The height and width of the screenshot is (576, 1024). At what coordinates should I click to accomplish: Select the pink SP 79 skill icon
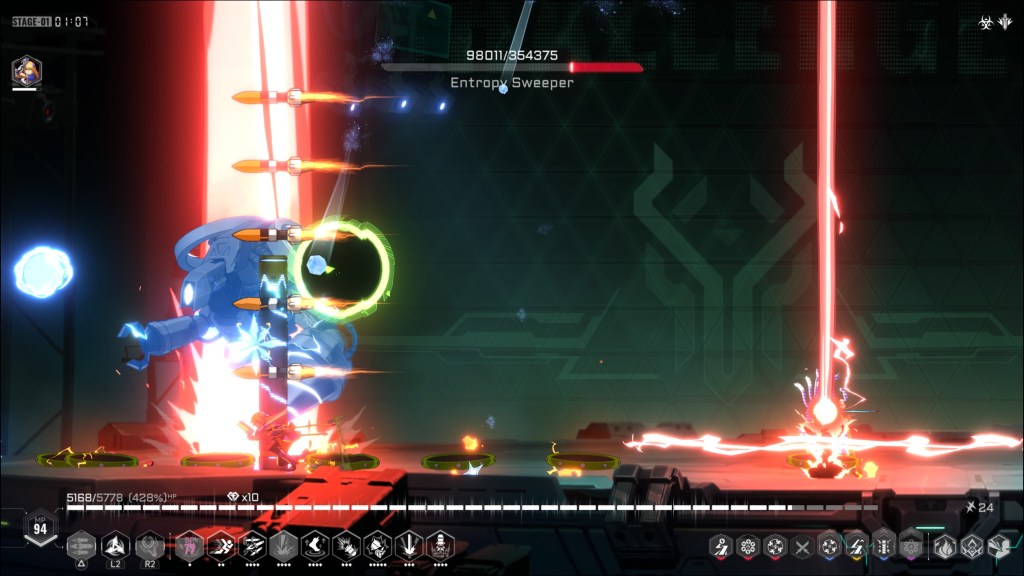[189, 545]
